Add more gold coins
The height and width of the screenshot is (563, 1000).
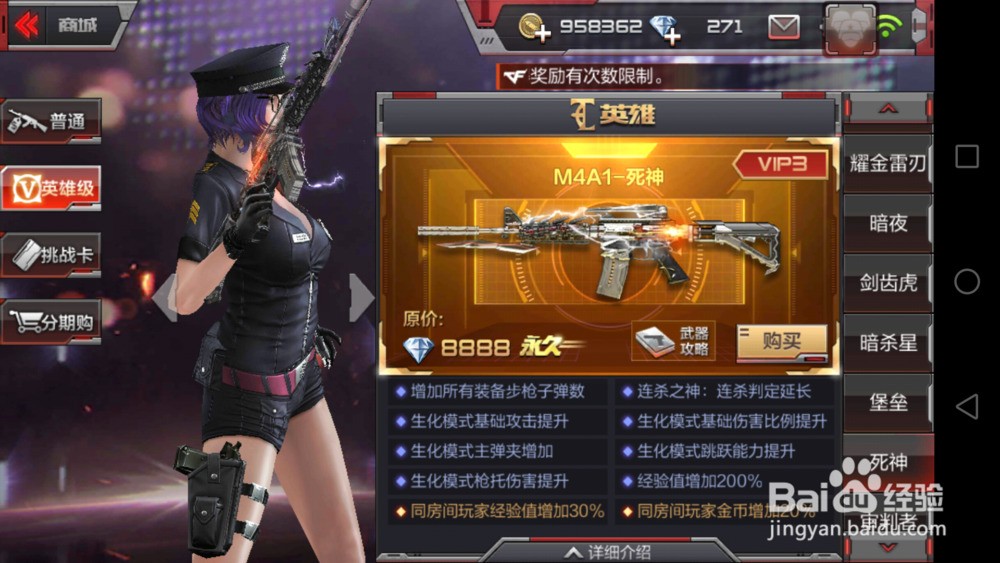pos(535,28)
